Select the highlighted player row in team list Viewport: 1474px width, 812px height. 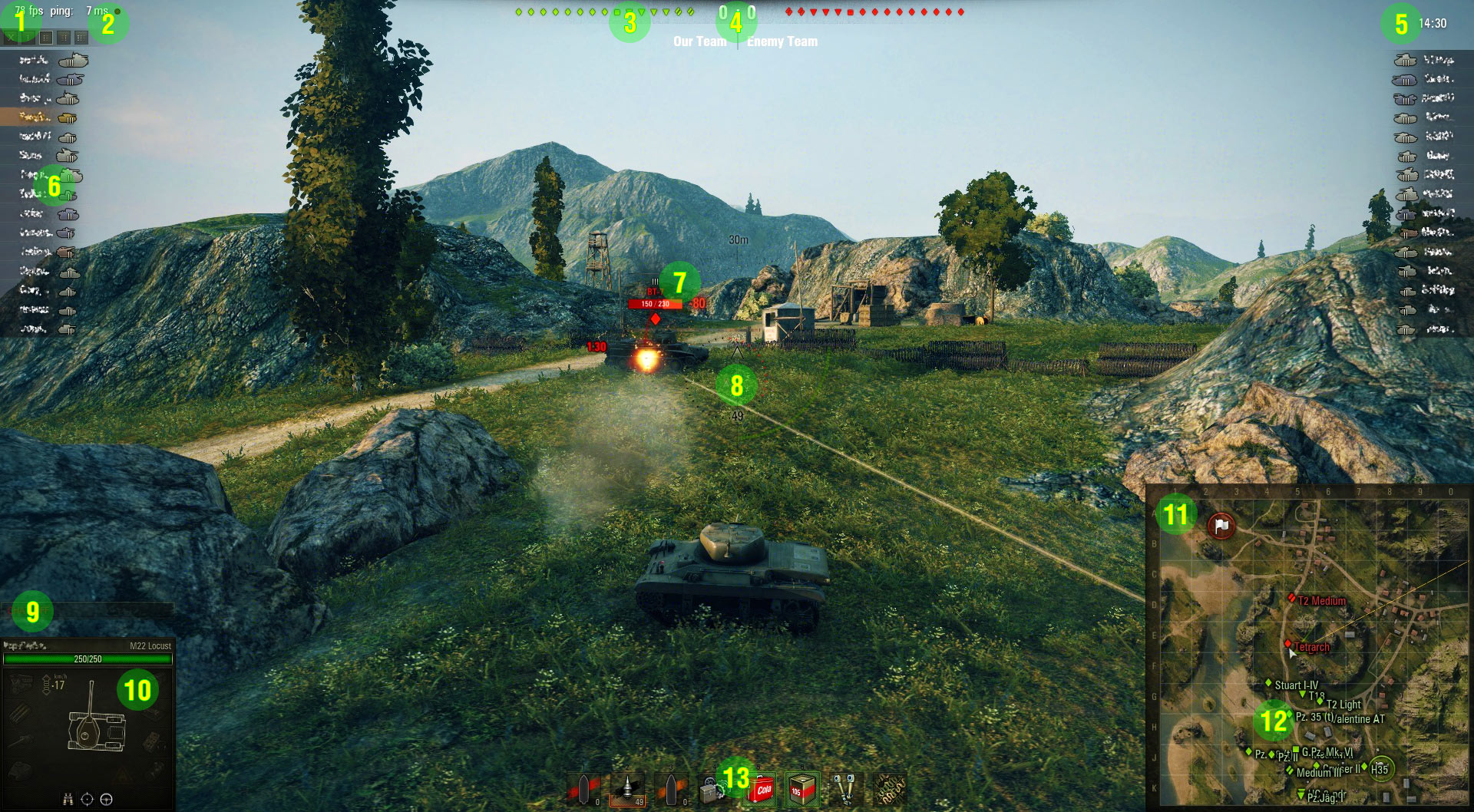point(48,117)
